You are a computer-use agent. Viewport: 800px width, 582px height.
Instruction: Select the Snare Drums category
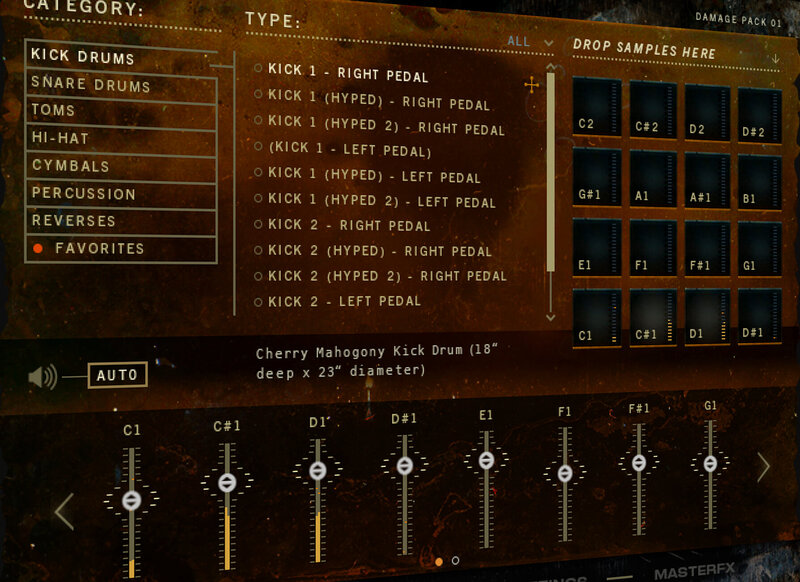tap(120, 86)
